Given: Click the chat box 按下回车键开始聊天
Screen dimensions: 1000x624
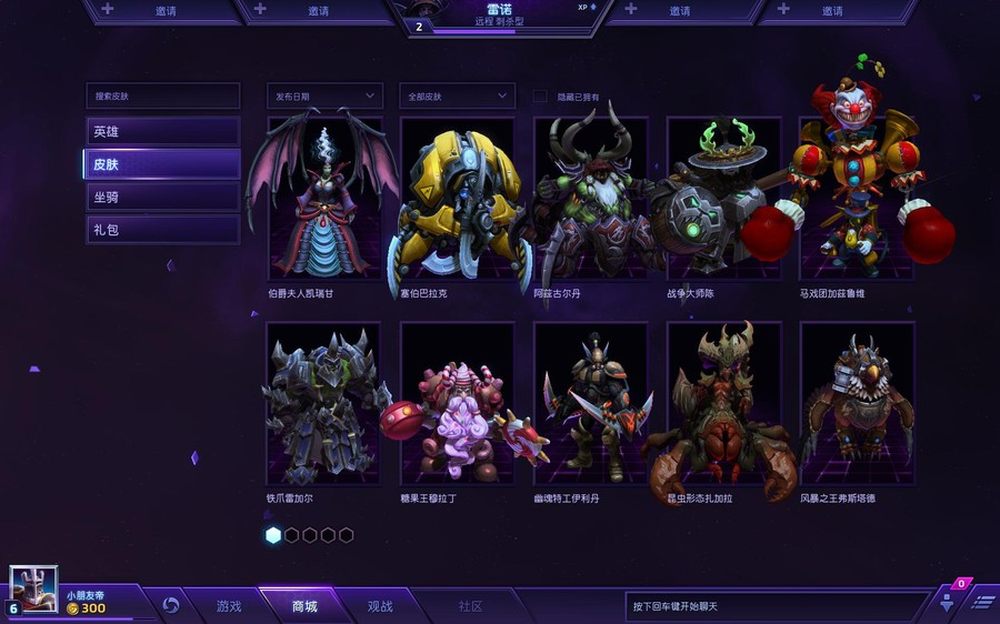Looking at the screenshot, I should [x=775, y=606].
